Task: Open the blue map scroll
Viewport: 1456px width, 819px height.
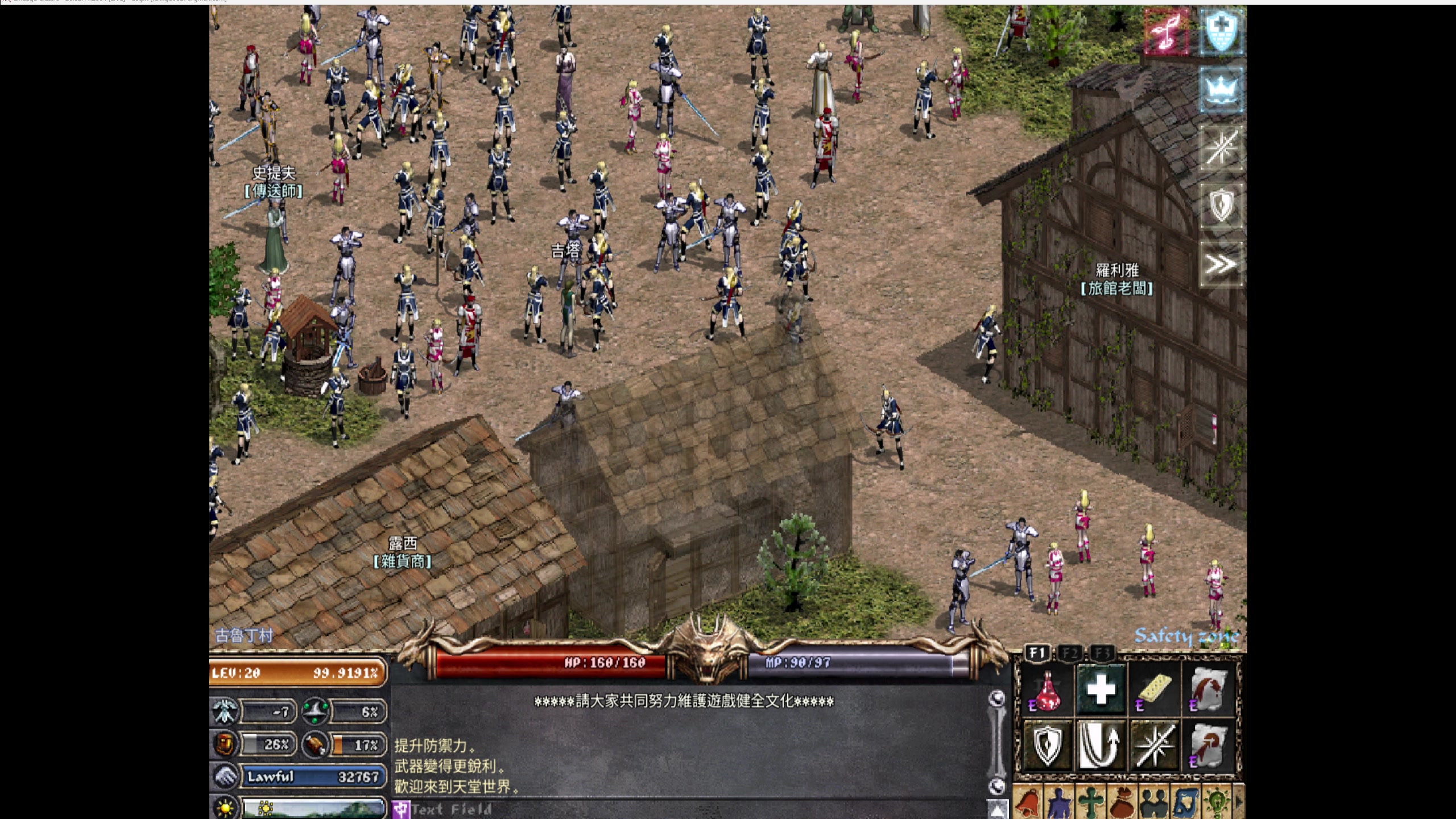Action: click(x=1185, y=803)
